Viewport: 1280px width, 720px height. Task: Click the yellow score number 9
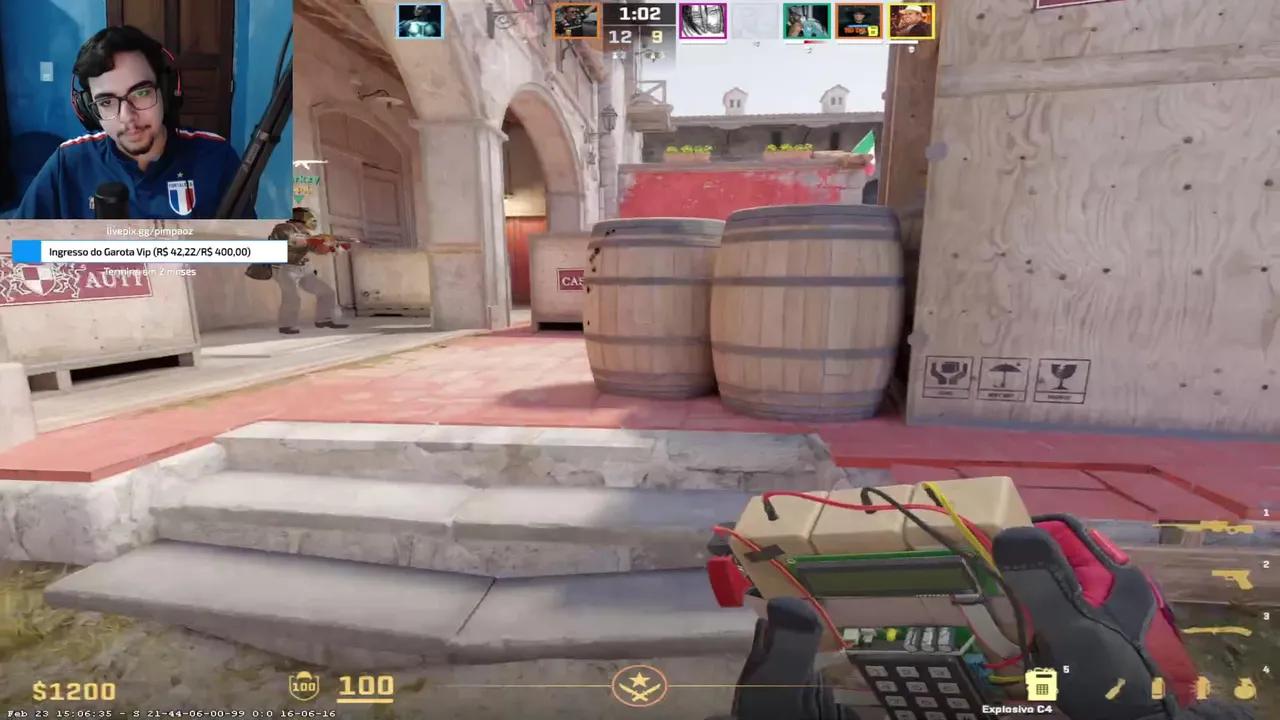655,36
